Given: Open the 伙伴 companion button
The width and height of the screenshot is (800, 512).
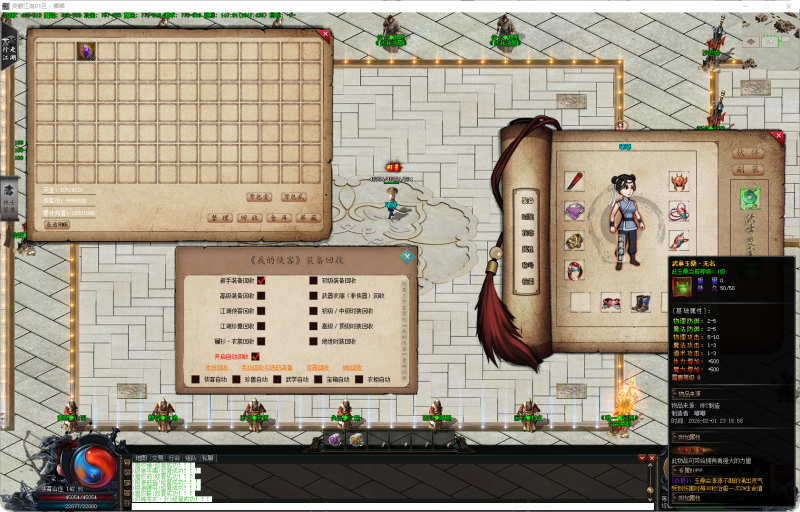Looking at the screenshot, I should pyautogui.click(x=746, y=153).
